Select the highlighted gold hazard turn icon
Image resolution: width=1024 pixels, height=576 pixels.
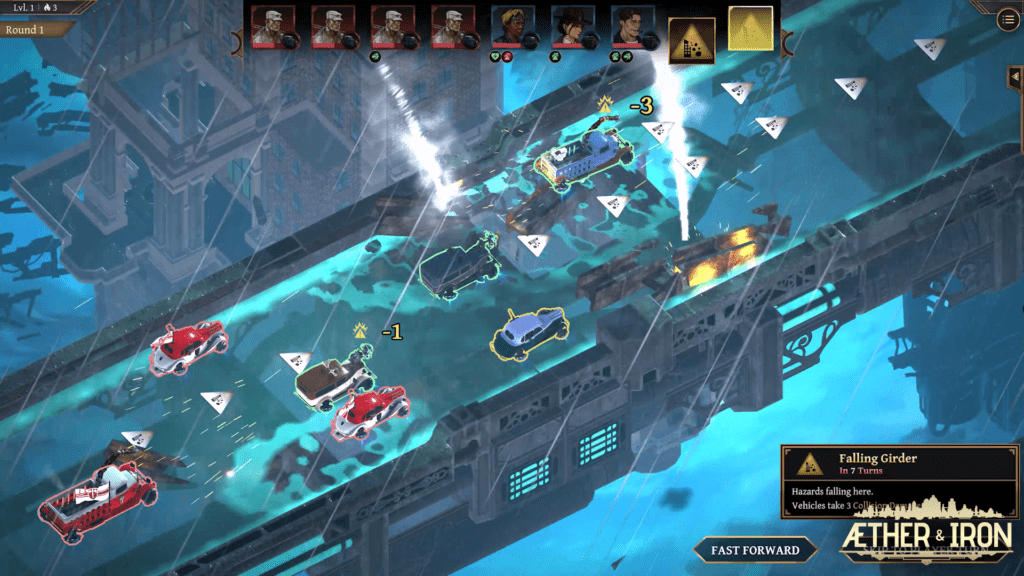coord(750,28)
